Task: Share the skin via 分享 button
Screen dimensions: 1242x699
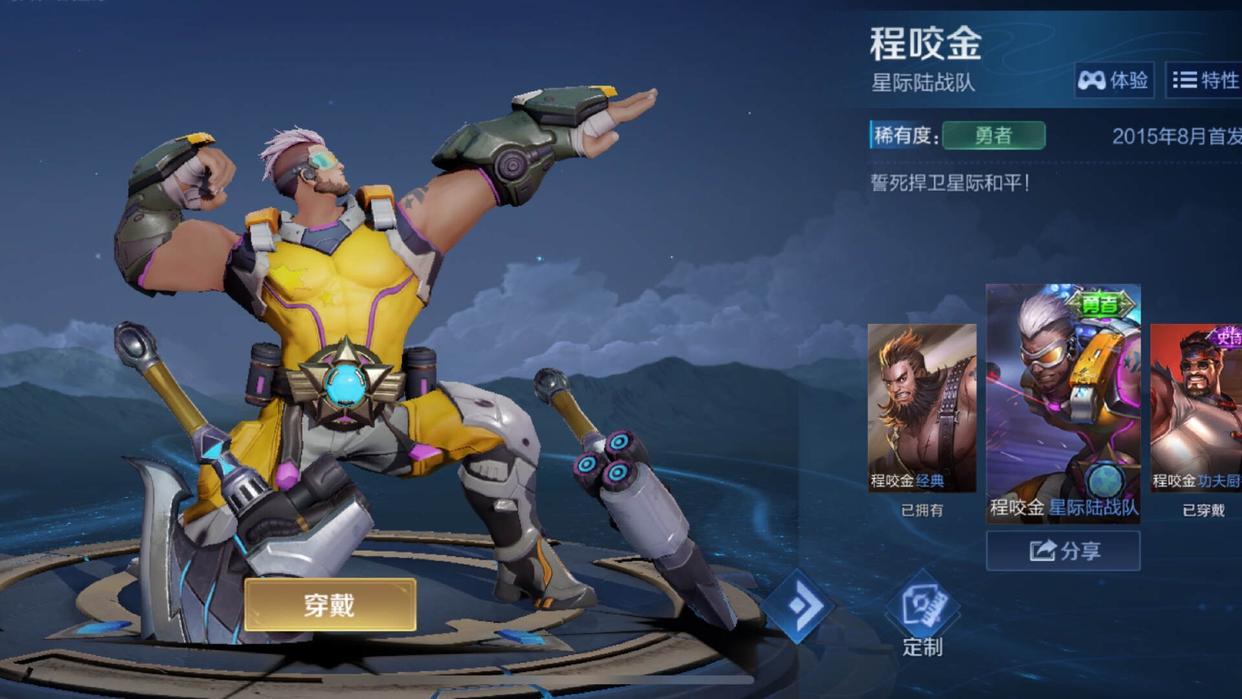Action: pyautogui.click(x=1063, y=551)
